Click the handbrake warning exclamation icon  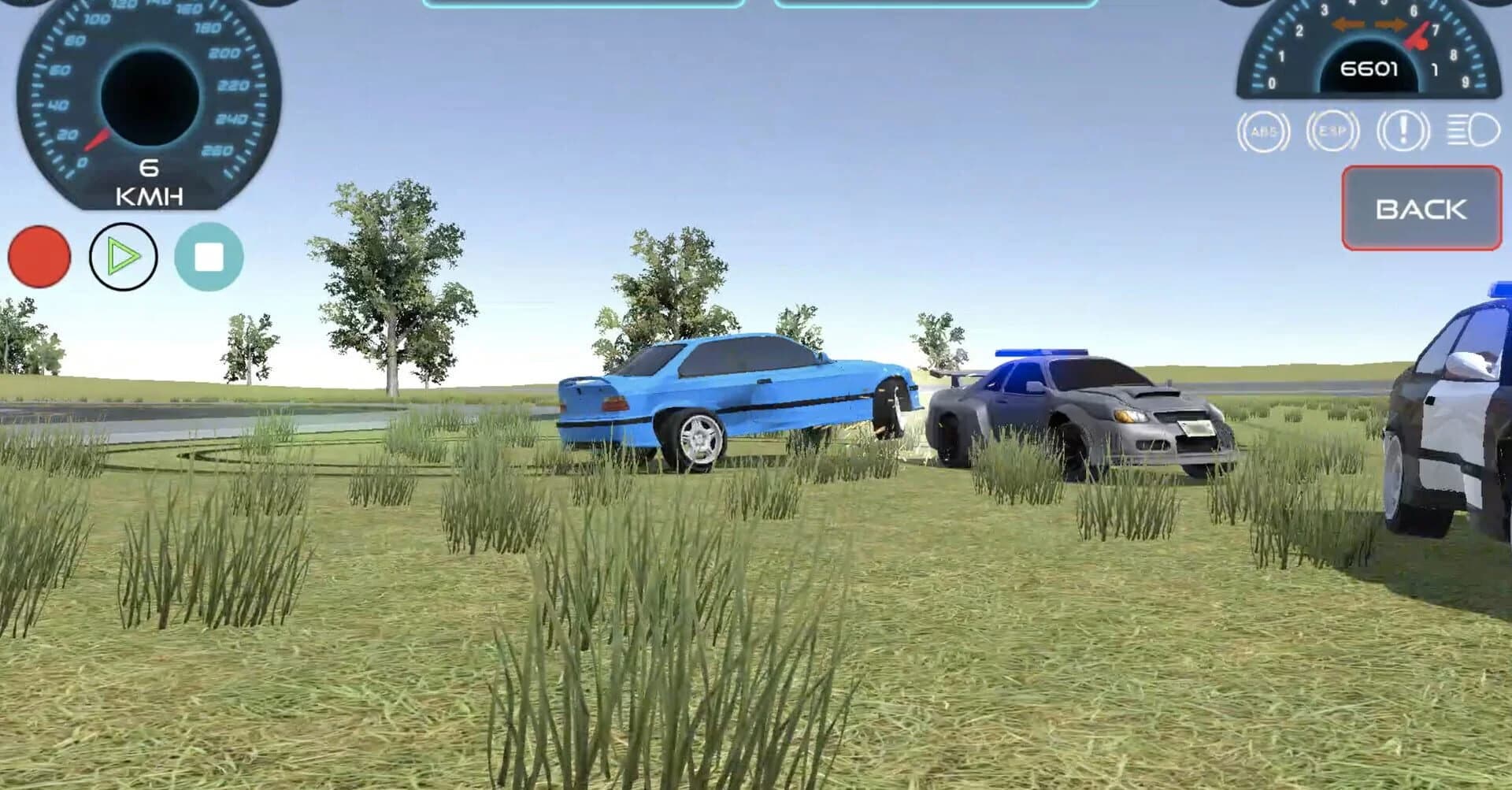click(x=1404, y=132)
